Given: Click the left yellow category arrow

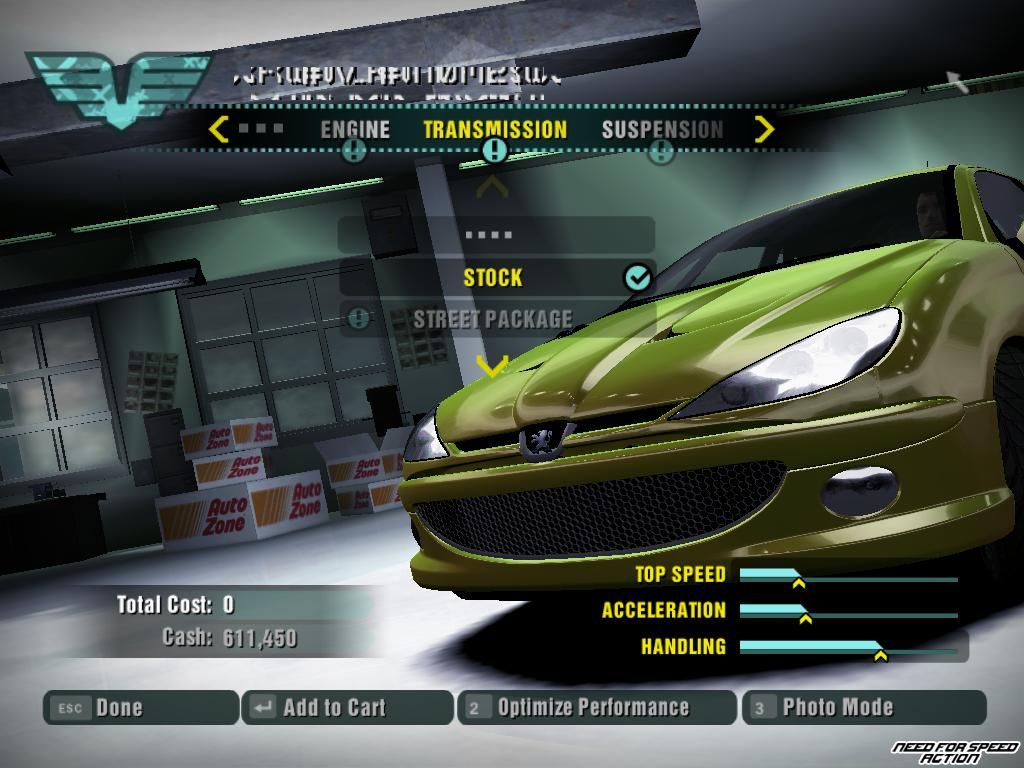Looking at the screenshot, I should coord(219,129).
